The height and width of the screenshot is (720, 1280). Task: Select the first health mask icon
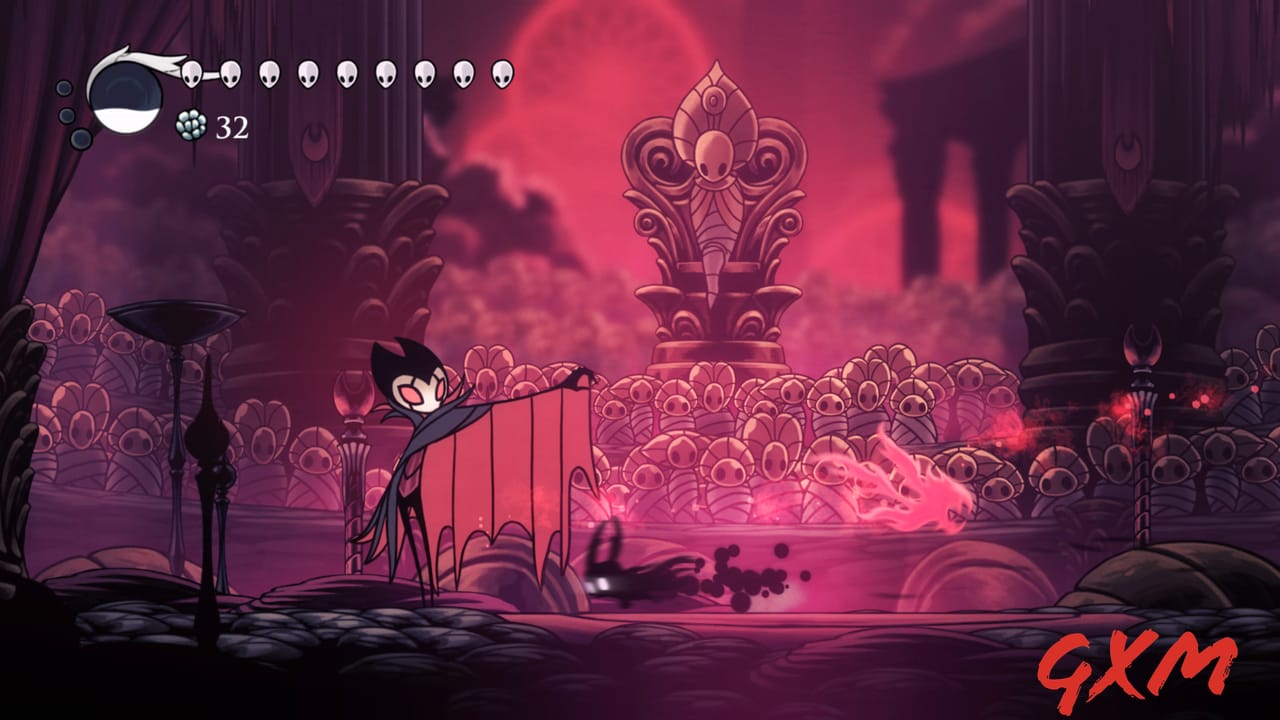(x=193, y=73)
